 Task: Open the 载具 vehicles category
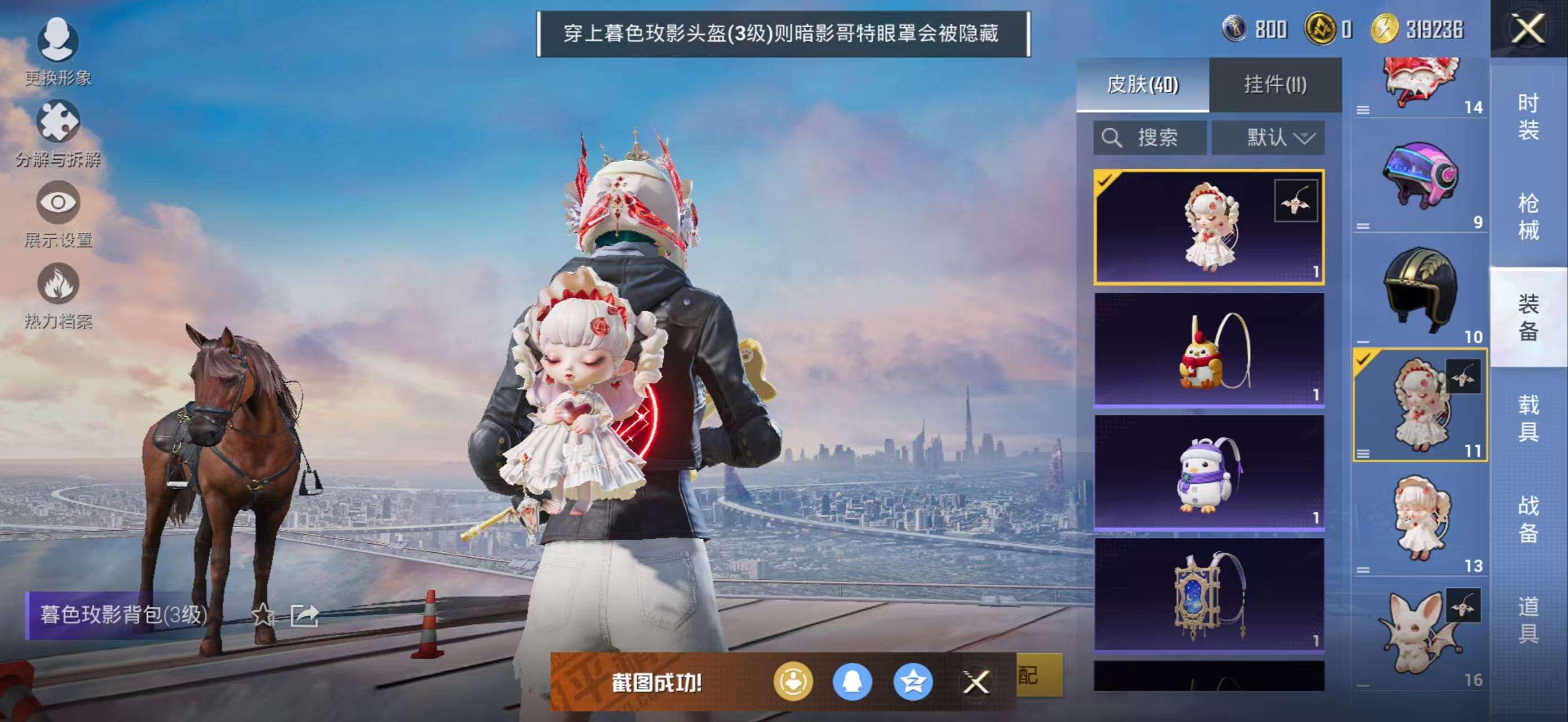pyautogui.click(x=1528, y=417)
